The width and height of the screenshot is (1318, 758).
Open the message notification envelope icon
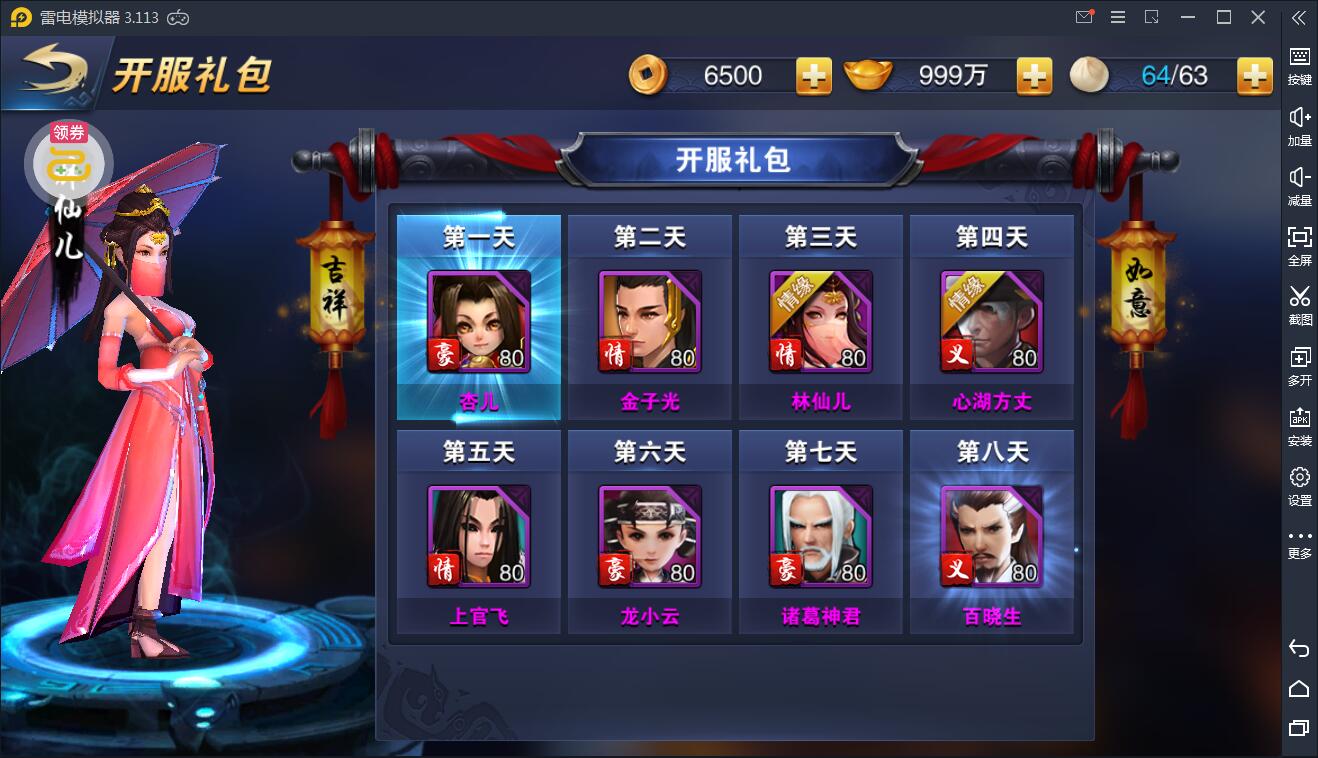(1083, 17)
